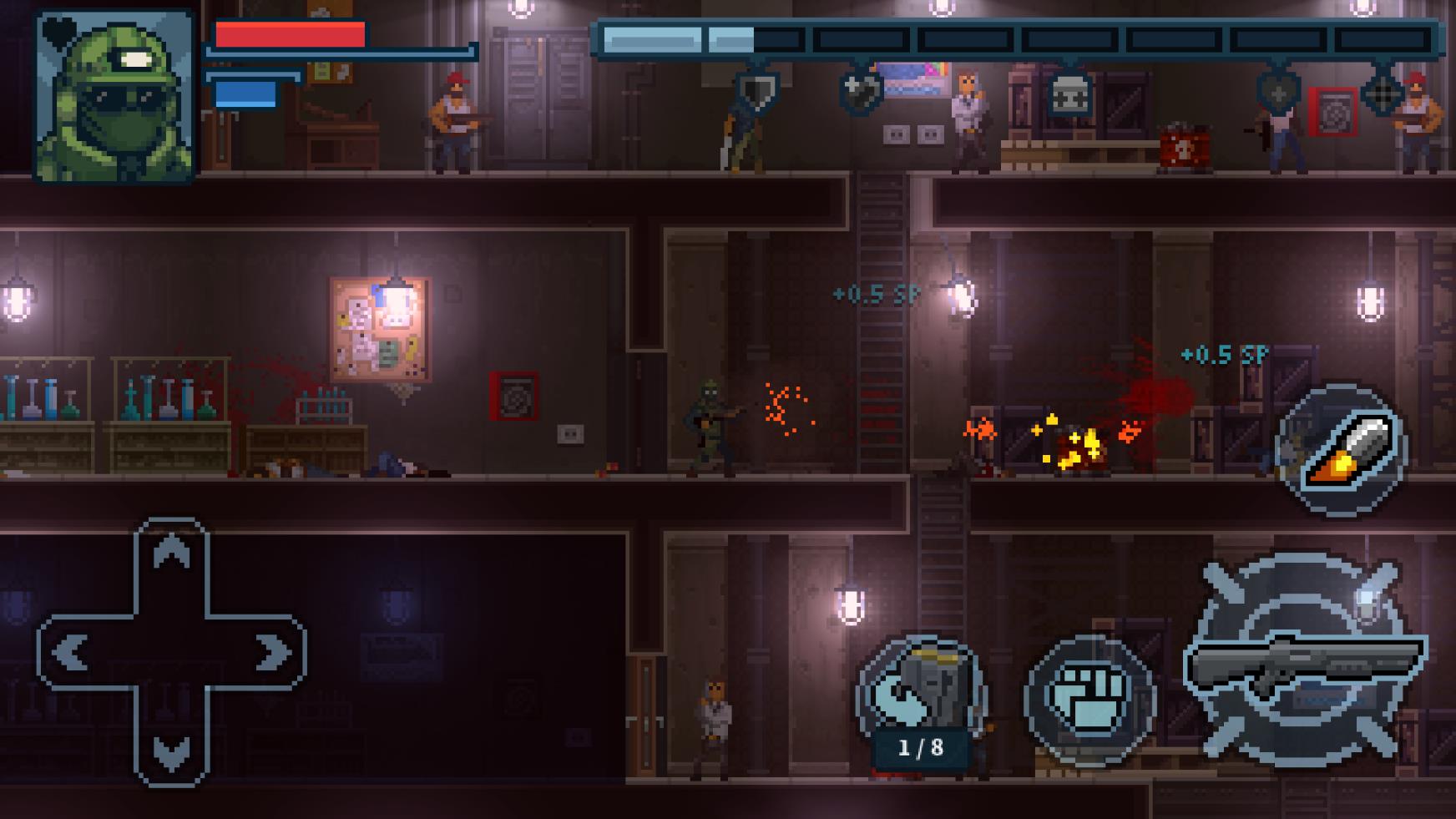Tap the green soldier character portrait
Screen dimensions: 1456x819
(114, 95)
